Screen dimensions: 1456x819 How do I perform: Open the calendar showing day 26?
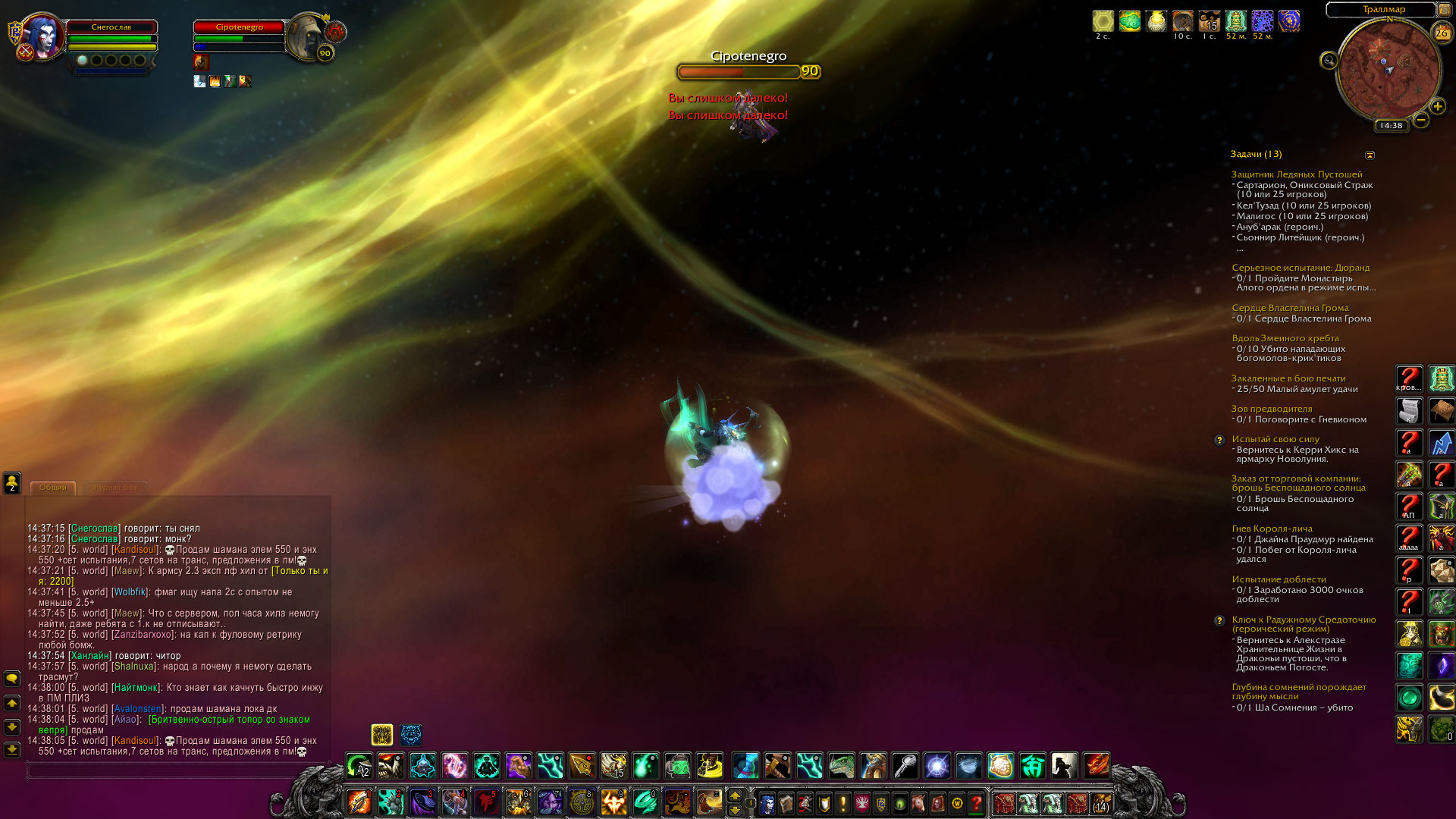[x=1441, y=33]
